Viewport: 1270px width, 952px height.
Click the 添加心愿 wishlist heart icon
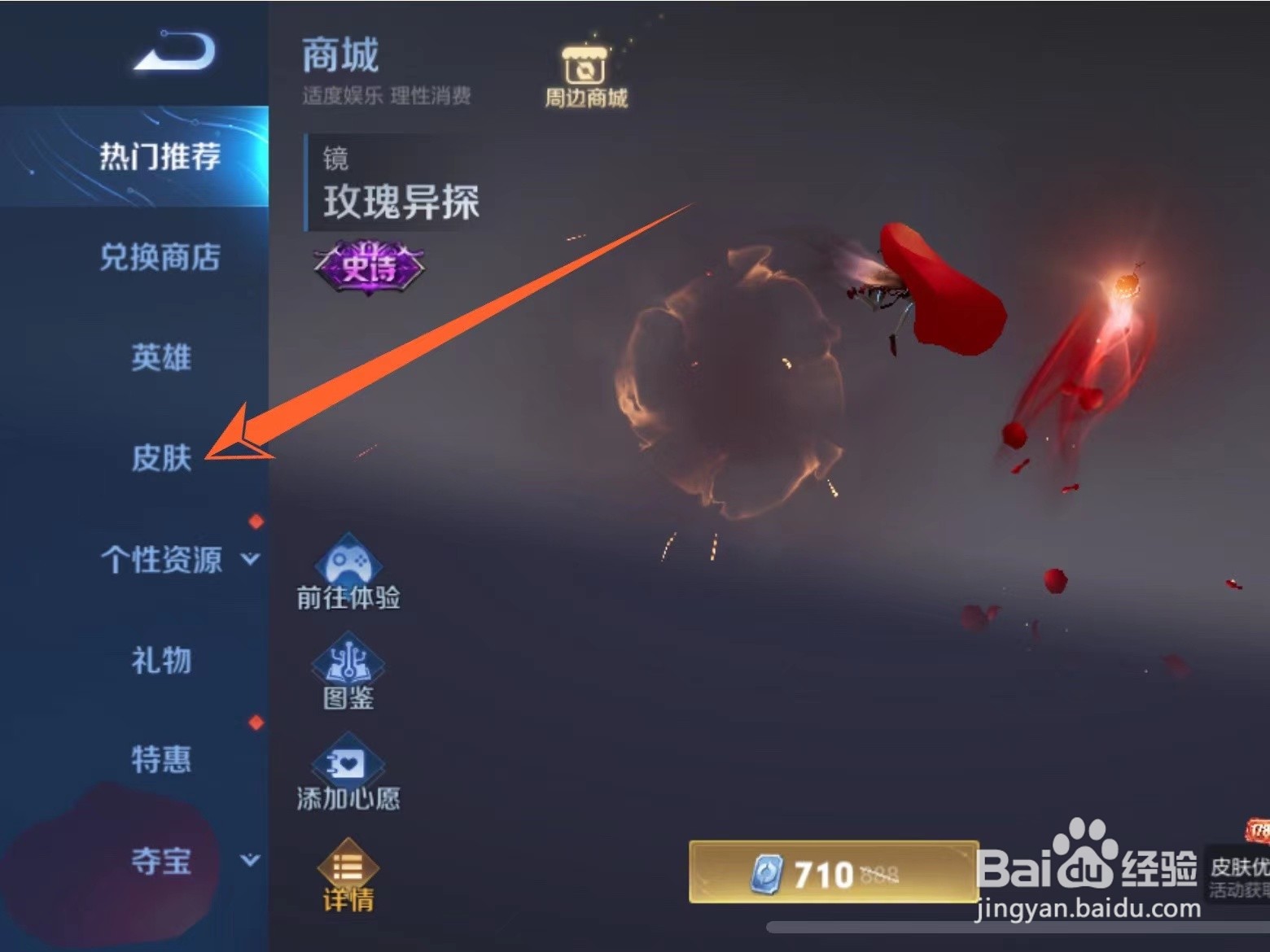pyautogui.click(x=348, y=775)
